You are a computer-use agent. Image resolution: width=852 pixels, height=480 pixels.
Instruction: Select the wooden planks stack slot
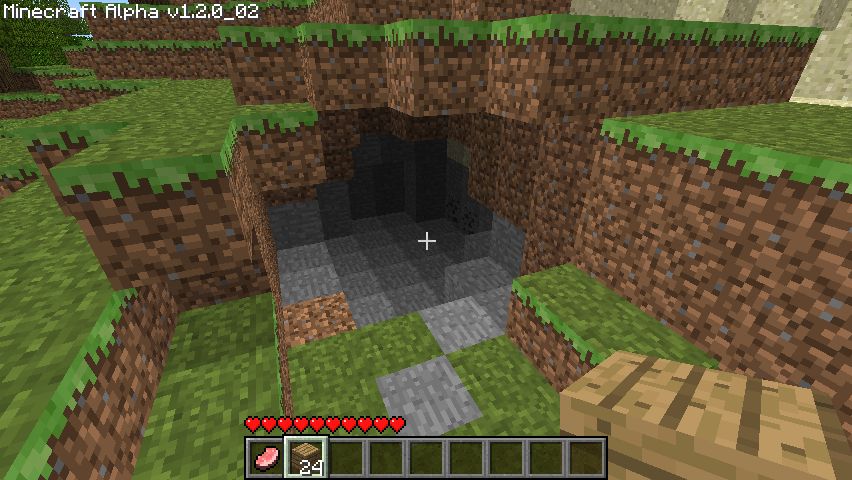pyautogui.click(x=305, y=458)
